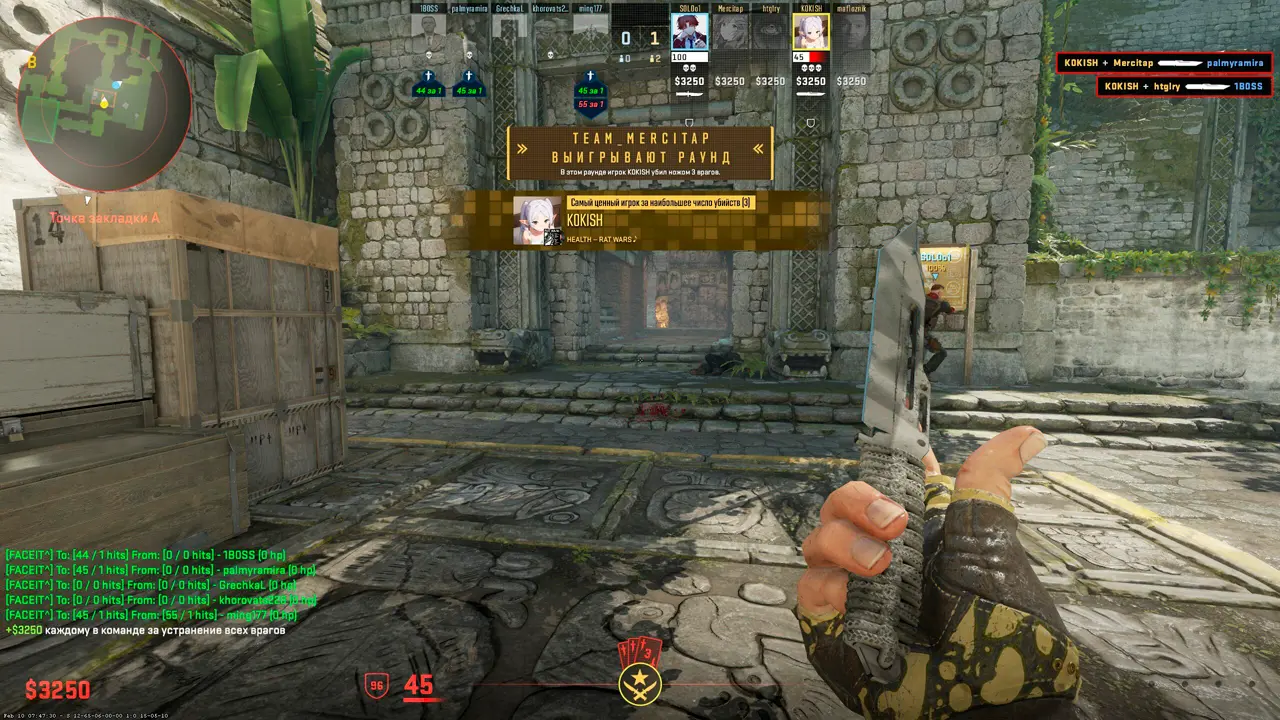Click the round-win star emblem at bottom center
Viewport: 1280px width, 720px height.
639,684
